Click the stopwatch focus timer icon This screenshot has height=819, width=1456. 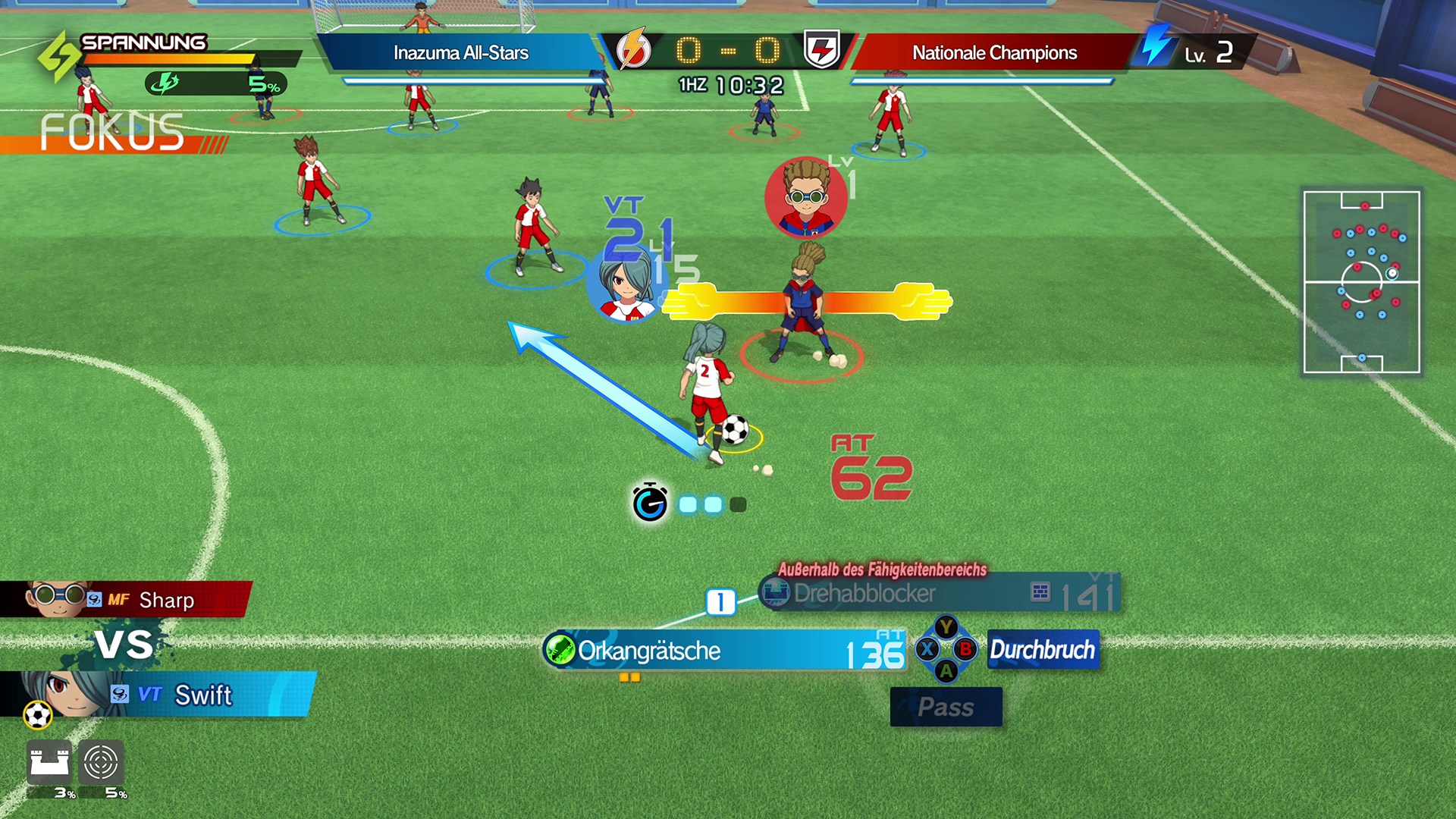coord(650,503)
